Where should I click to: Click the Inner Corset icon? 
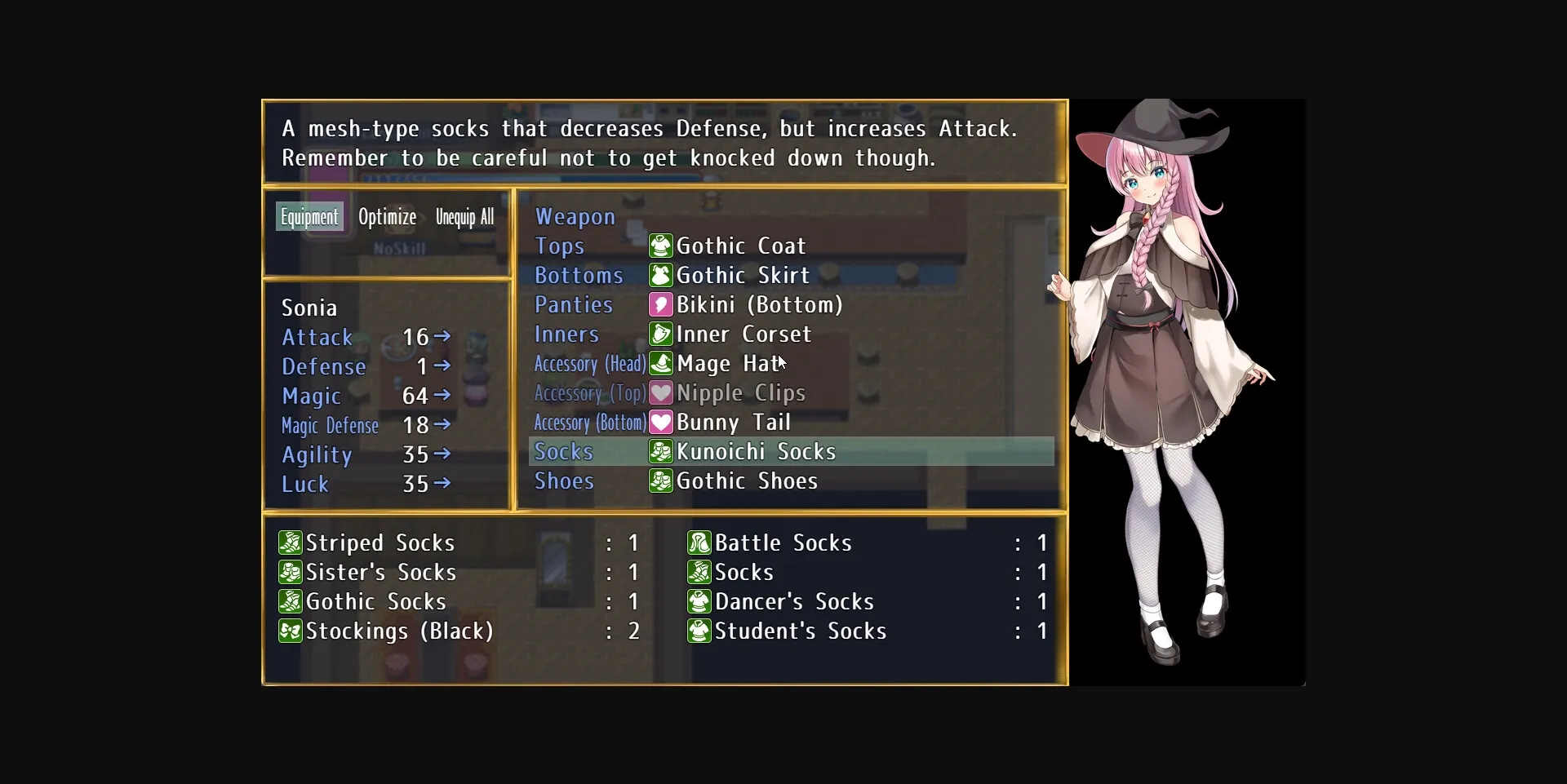coord(661,334)
